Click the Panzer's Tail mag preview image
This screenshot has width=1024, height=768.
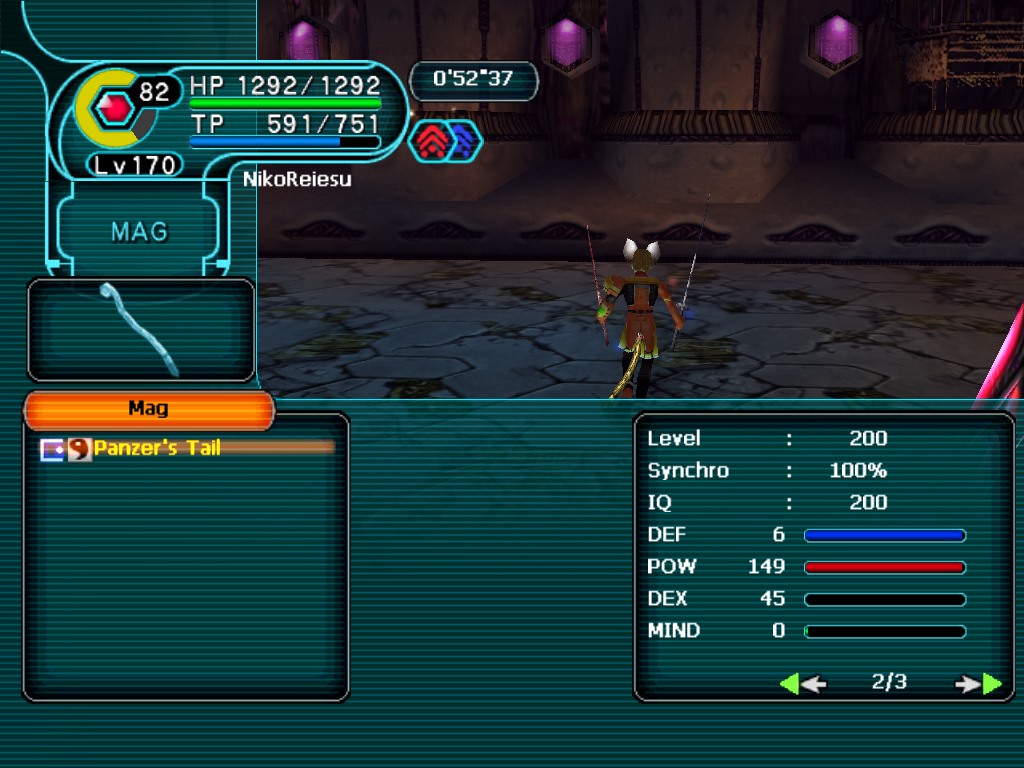click(140, 329)
